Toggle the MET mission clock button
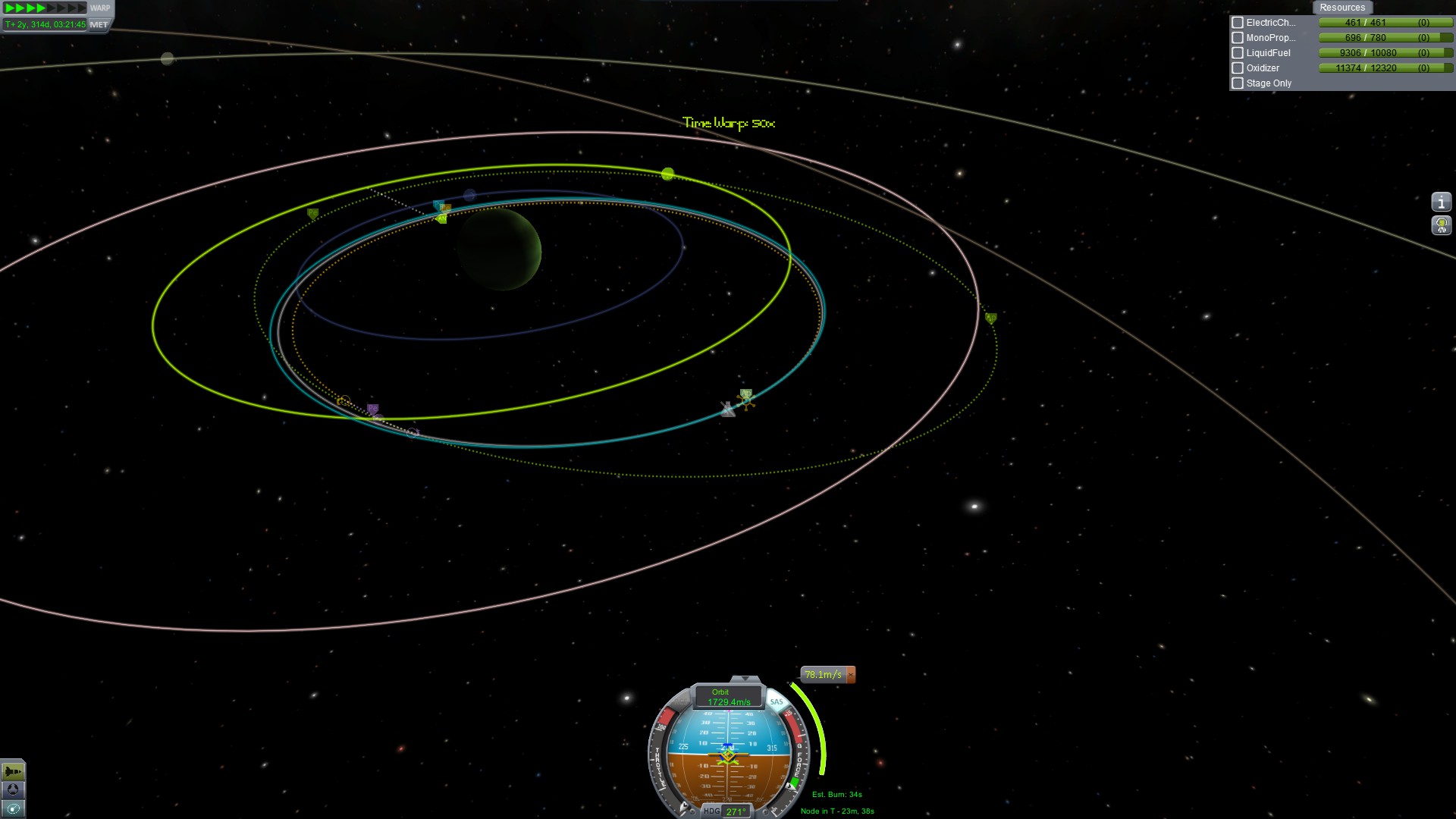 pos(99,24)
